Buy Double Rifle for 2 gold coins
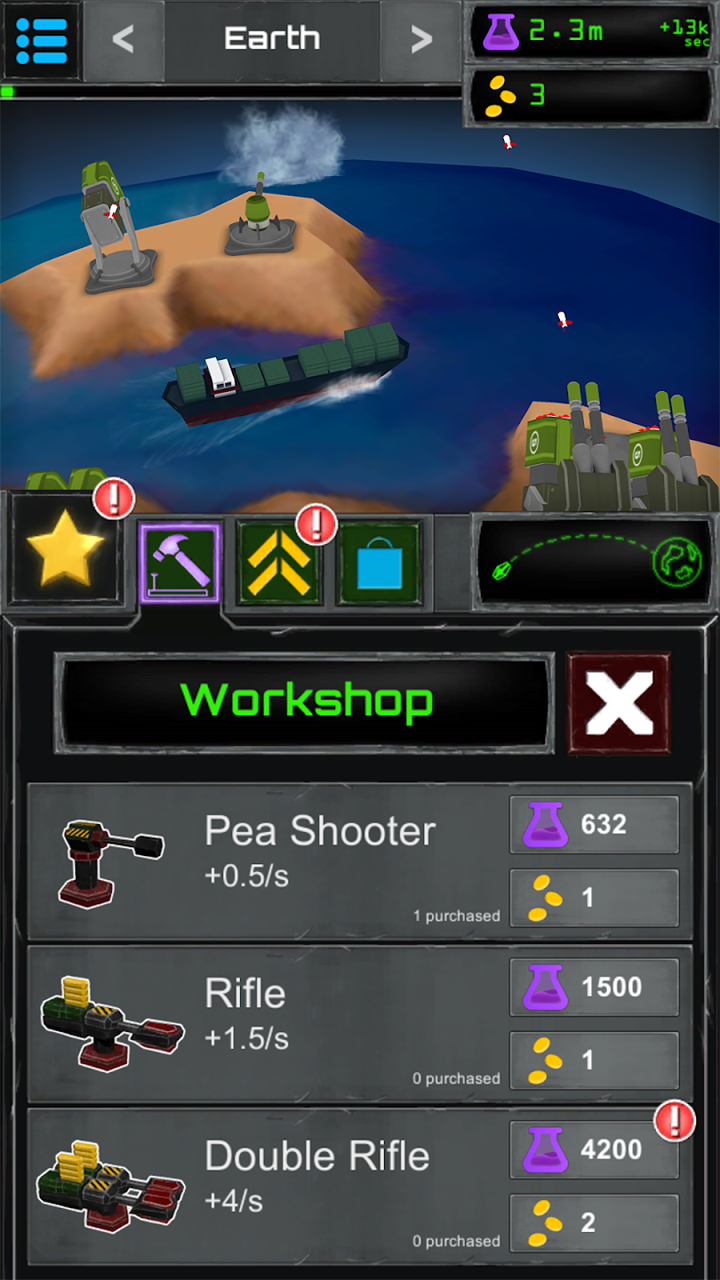Viewport: 720px width, 1280px height. (594, 1222)
